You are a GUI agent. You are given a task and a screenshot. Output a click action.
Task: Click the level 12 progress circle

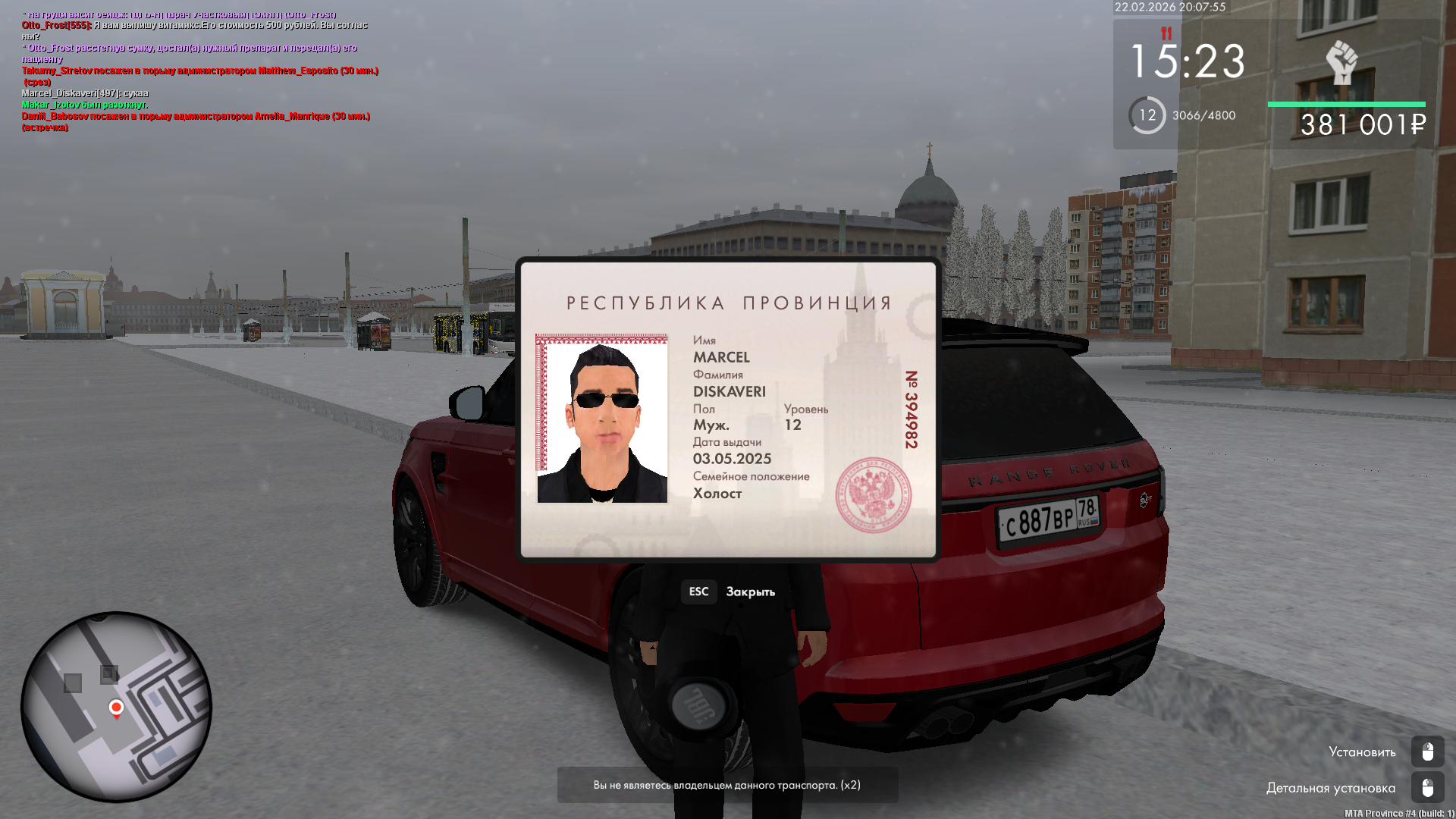click(x=1147, y=115)
